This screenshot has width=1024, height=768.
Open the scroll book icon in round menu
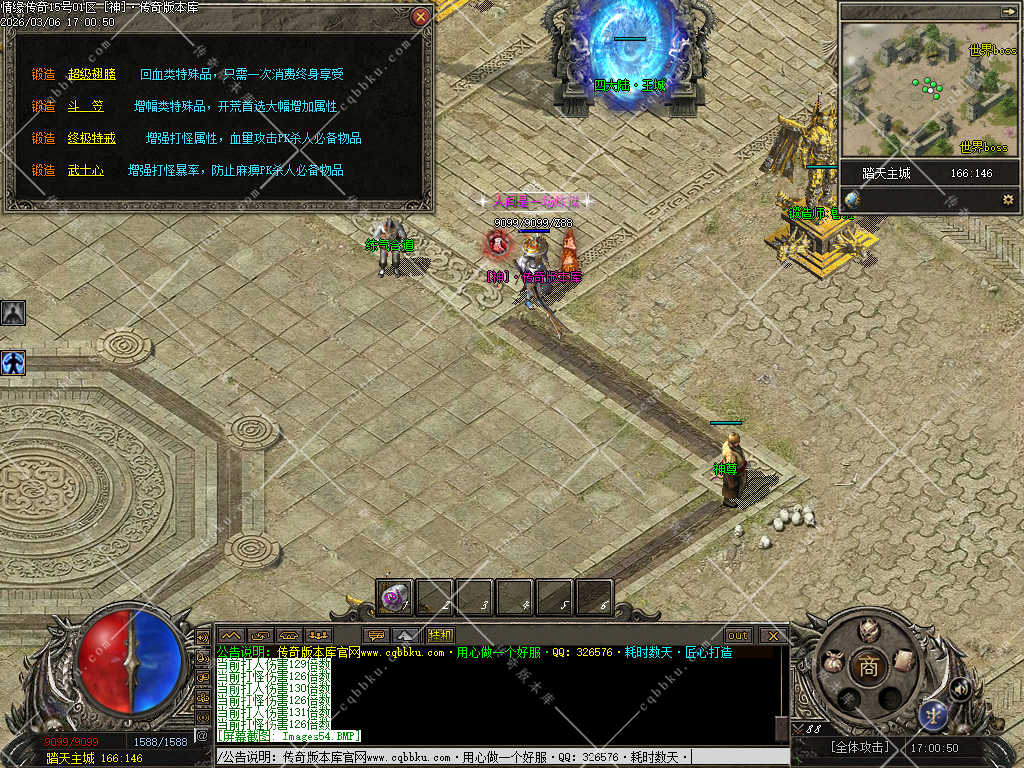coord(903,660)
